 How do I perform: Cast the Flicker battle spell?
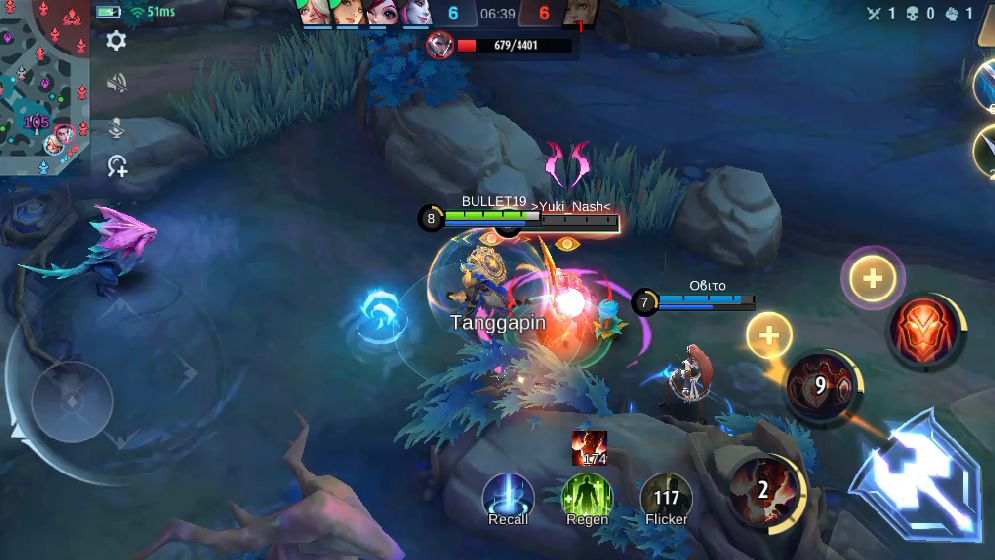click(666, 496)
